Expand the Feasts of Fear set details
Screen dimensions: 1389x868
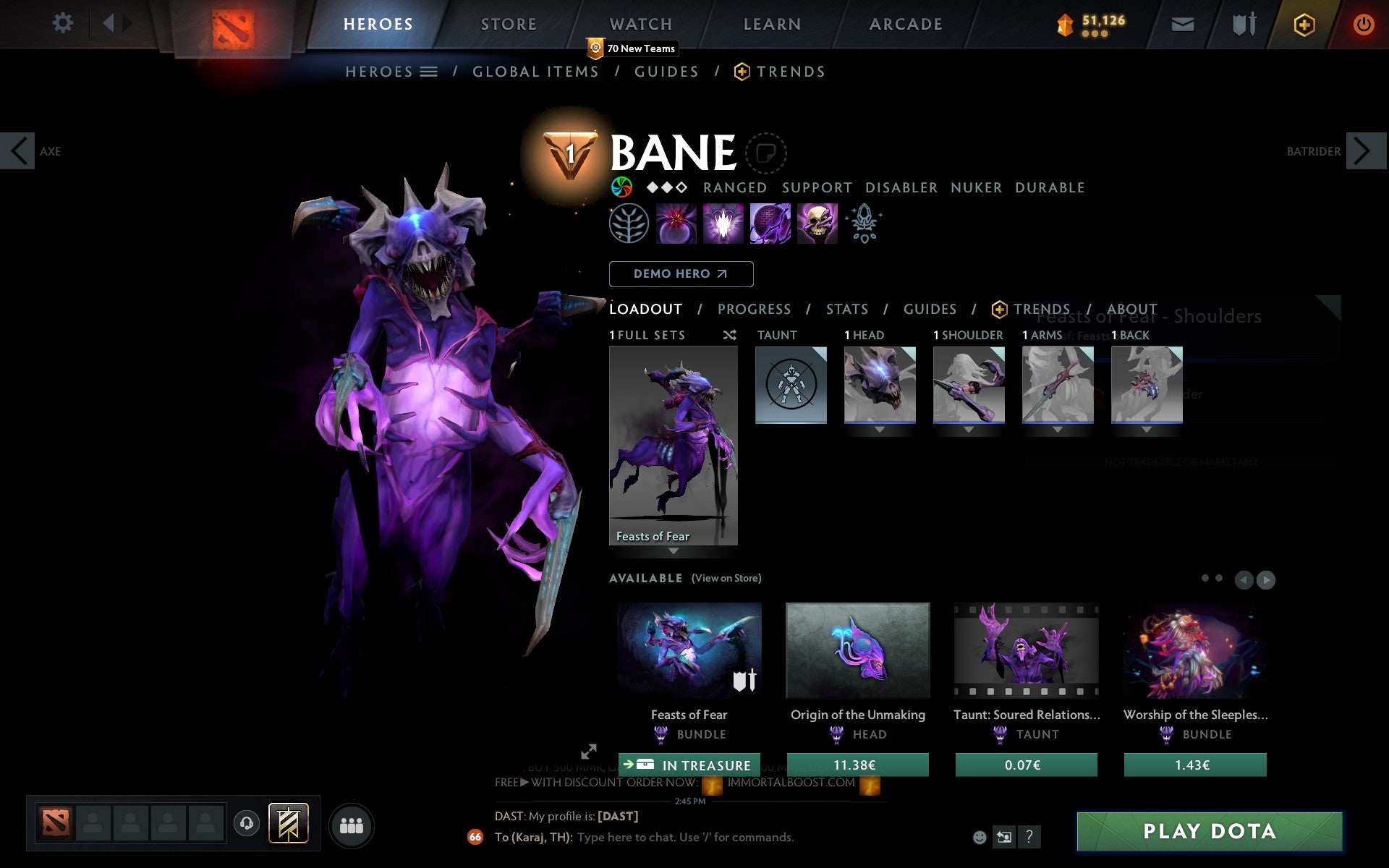click(673, 551)
